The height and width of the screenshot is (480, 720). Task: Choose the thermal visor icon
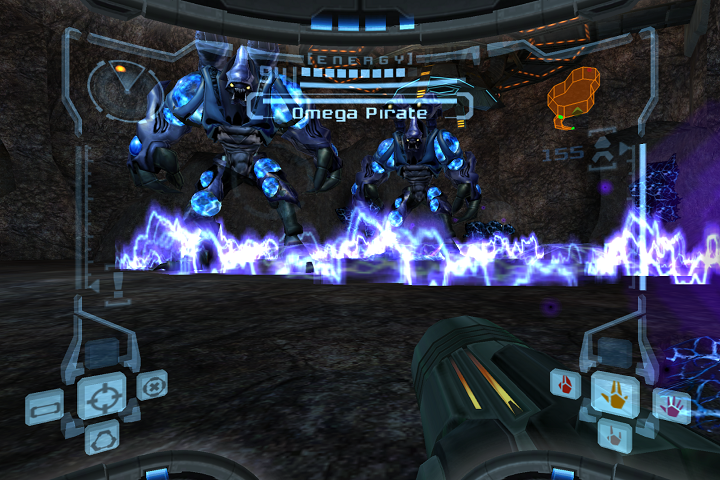click(x=102, y=437)
